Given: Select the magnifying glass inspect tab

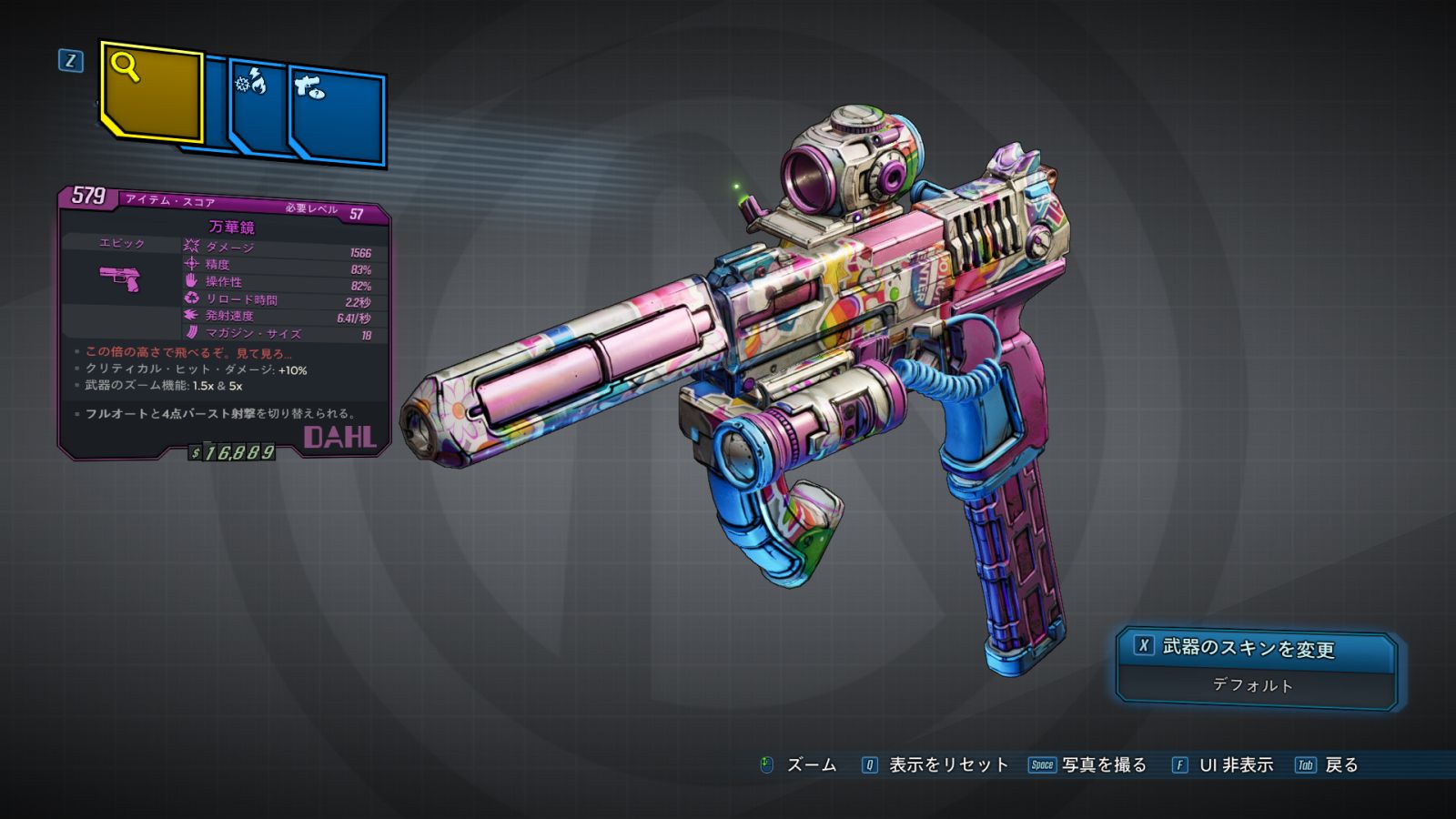Looking at the screenshot, I should pyautogui.click(x=150, y=91).
